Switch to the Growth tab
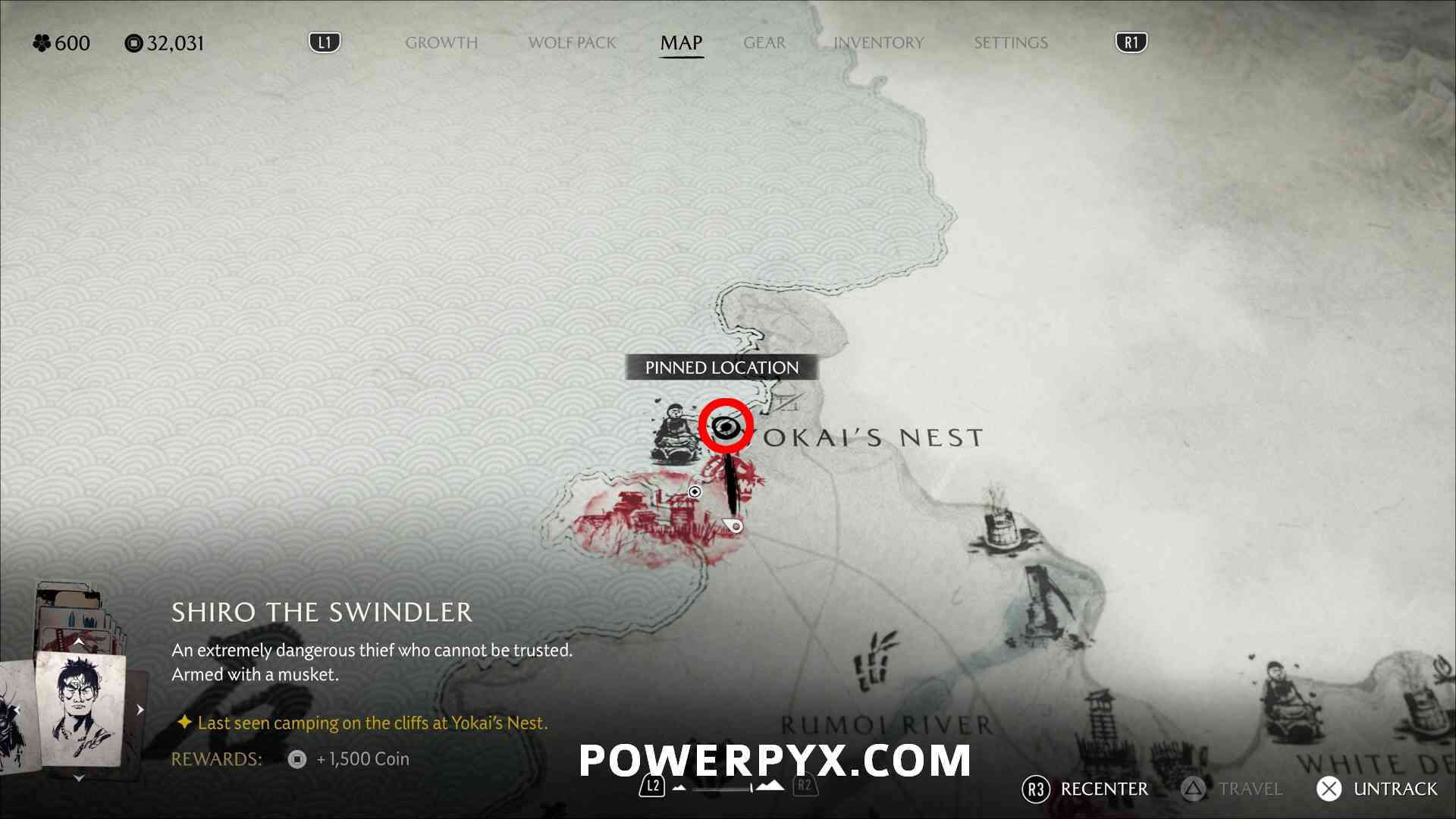The height and width of the screenshot is (819, 1456). (x=441, y=43)
